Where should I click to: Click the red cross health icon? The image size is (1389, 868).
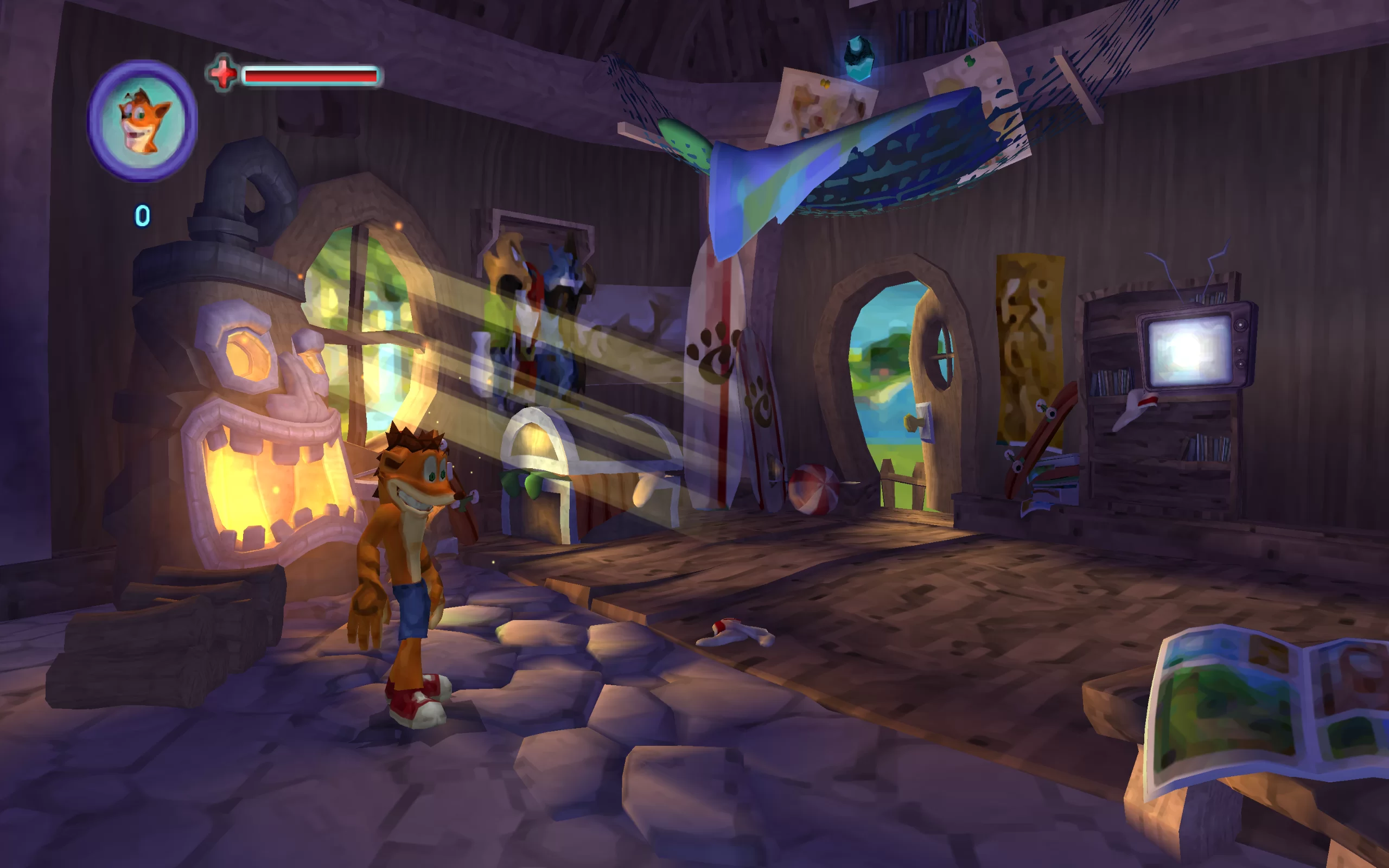[222, 73]
